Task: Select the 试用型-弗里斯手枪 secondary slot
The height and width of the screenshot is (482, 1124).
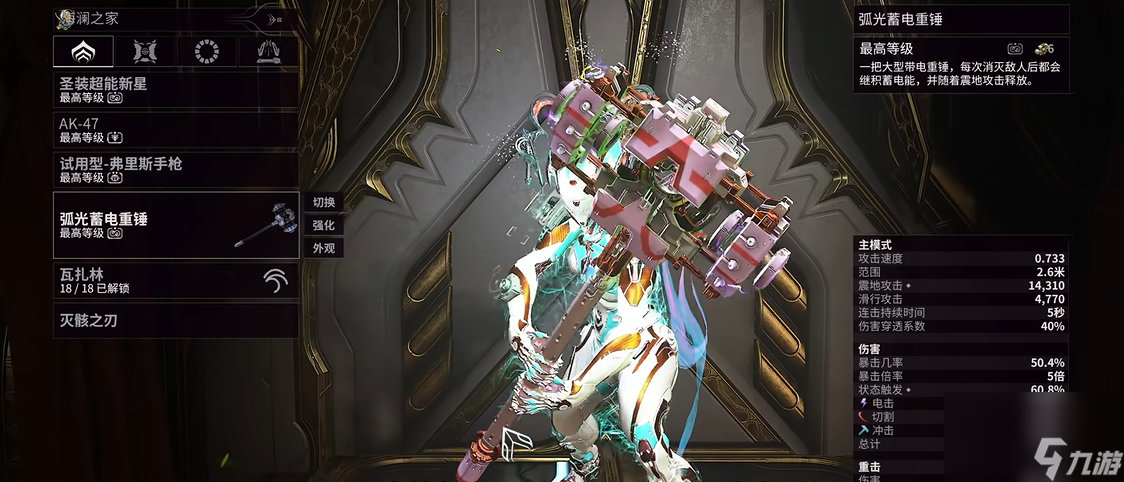Action: coord(175,169)
